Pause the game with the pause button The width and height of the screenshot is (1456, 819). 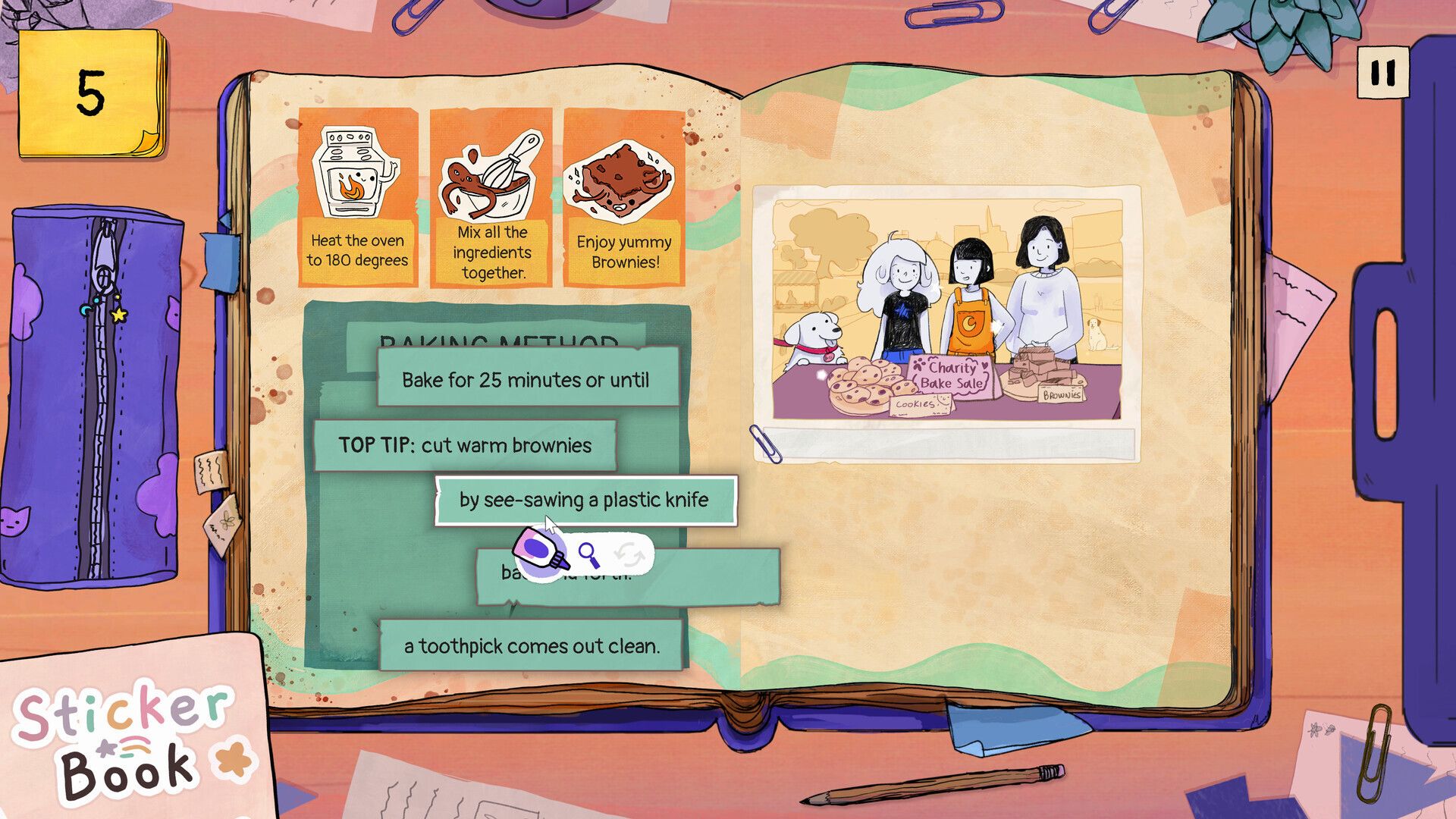pyautogui.click(x=1382, y=73)
